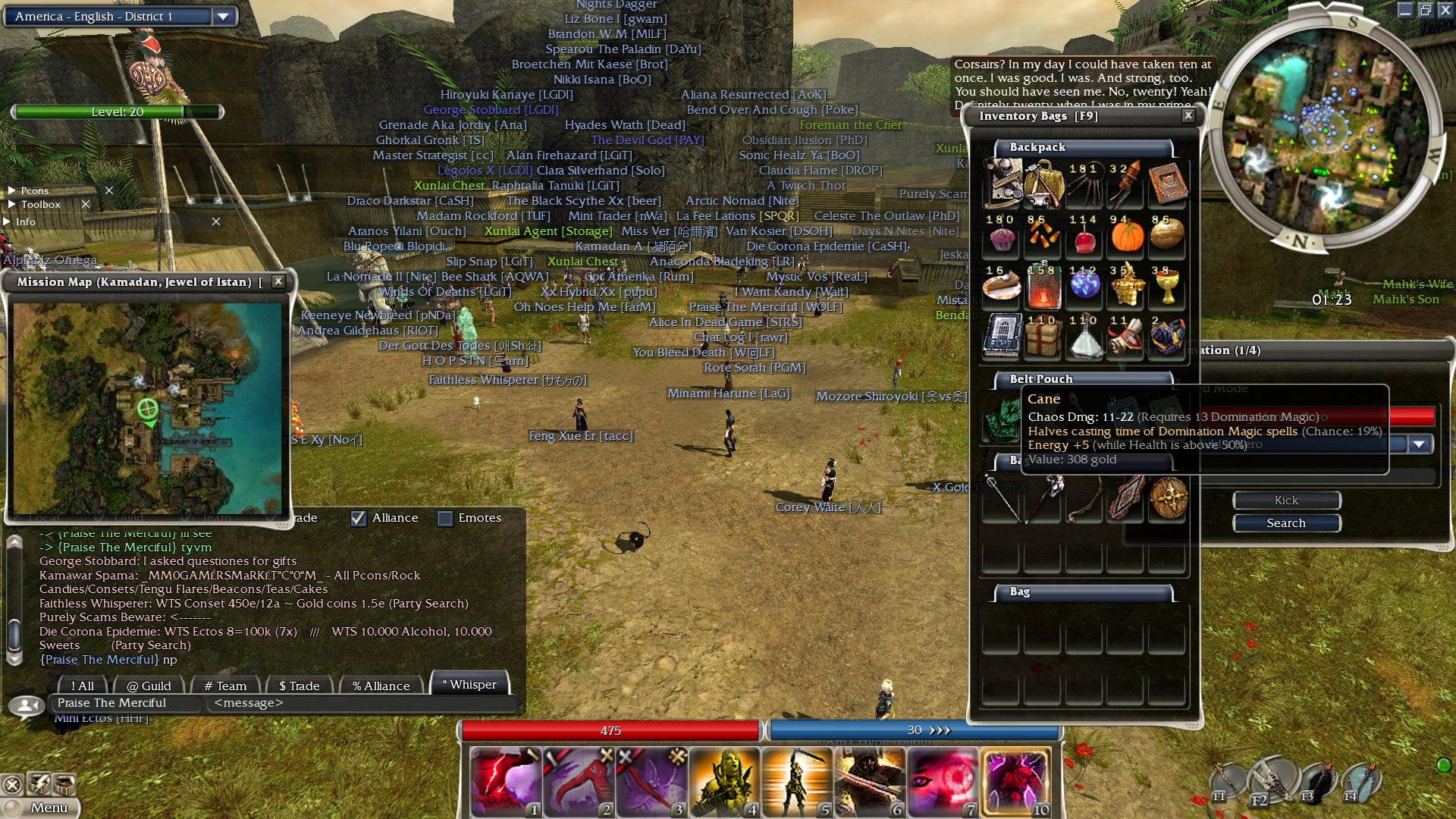
Task: Enable the Emotes chat filter checkbox
Action: pos(445,518)
